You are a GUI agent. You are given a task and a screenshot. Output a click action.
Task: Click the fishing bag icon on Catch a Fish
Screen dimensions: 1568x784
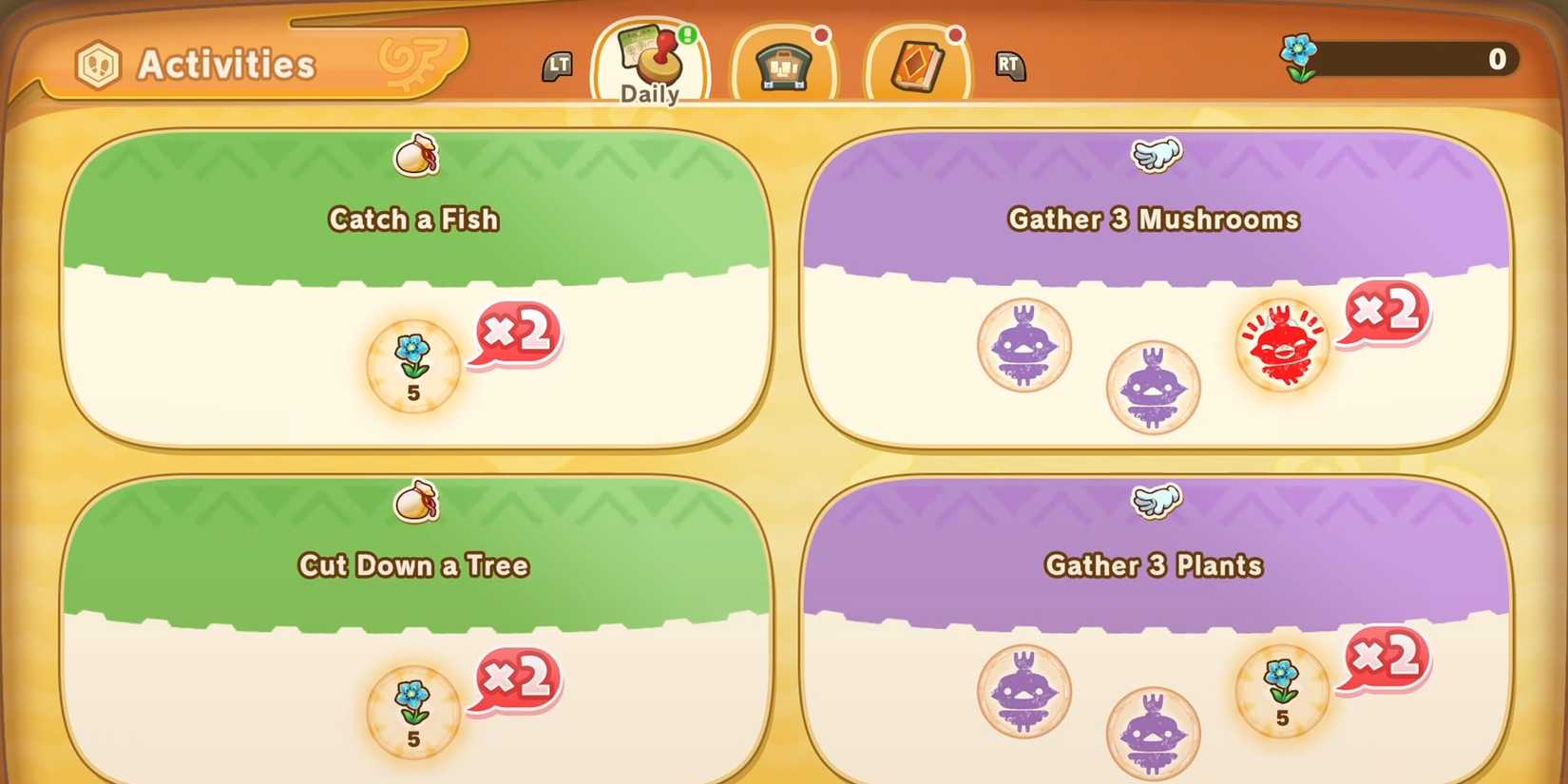coord(413,157)
